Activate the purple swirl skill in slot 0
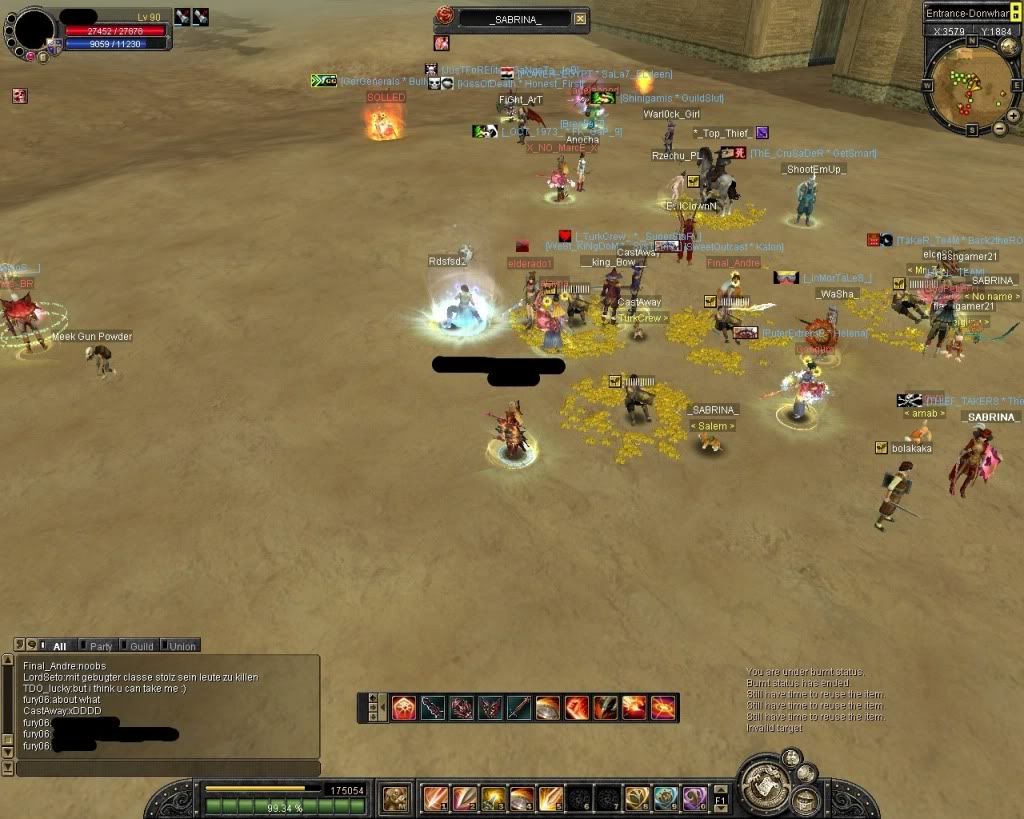 pyautogui.click(x=695, y=798)
